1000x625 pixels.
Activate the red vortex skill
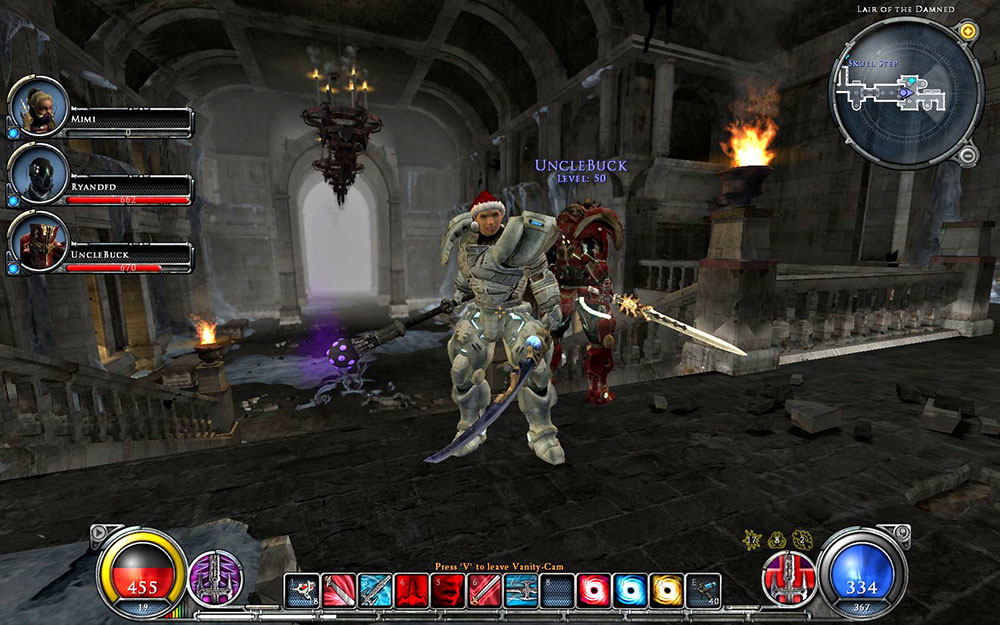tap(593, 590)
